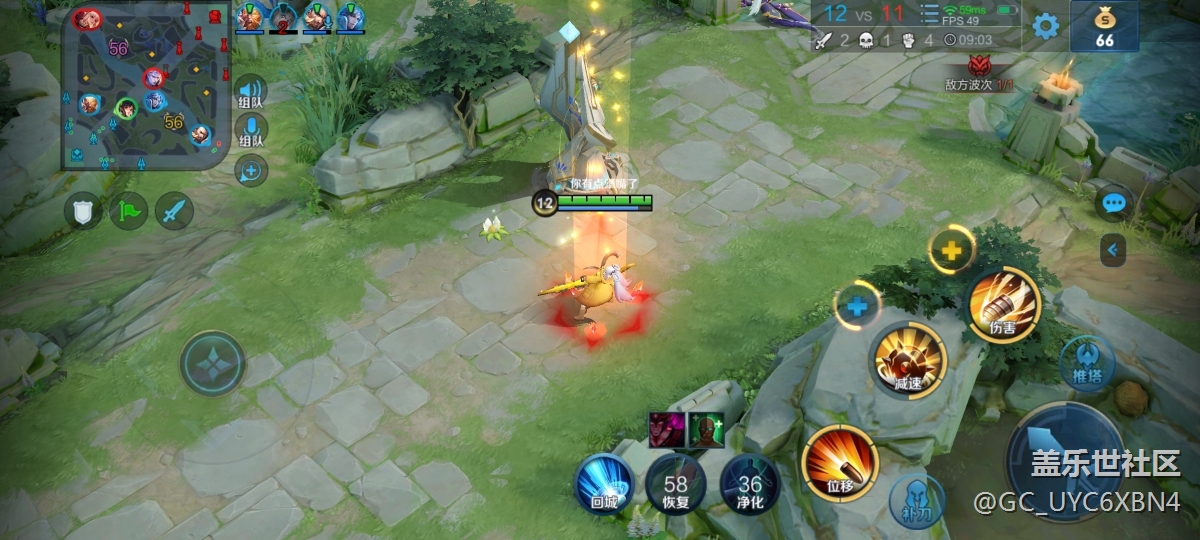Fire the 伤害 damage skill
The width and height of the screenshot is (1200, 540).
pos(1003,305)
